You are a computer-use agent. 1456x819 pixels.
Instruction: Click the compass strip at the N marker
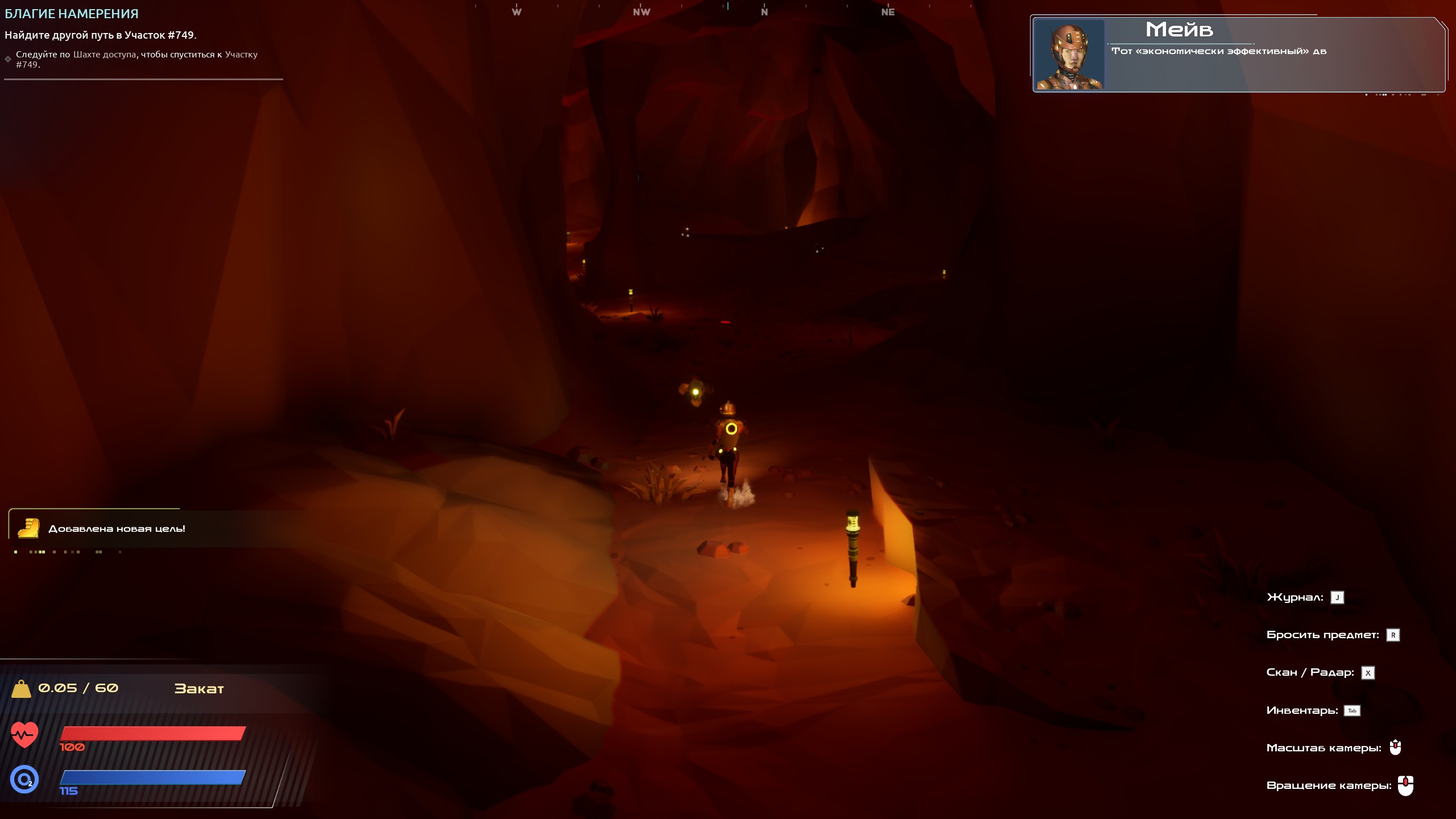click(x=764, y=11)
